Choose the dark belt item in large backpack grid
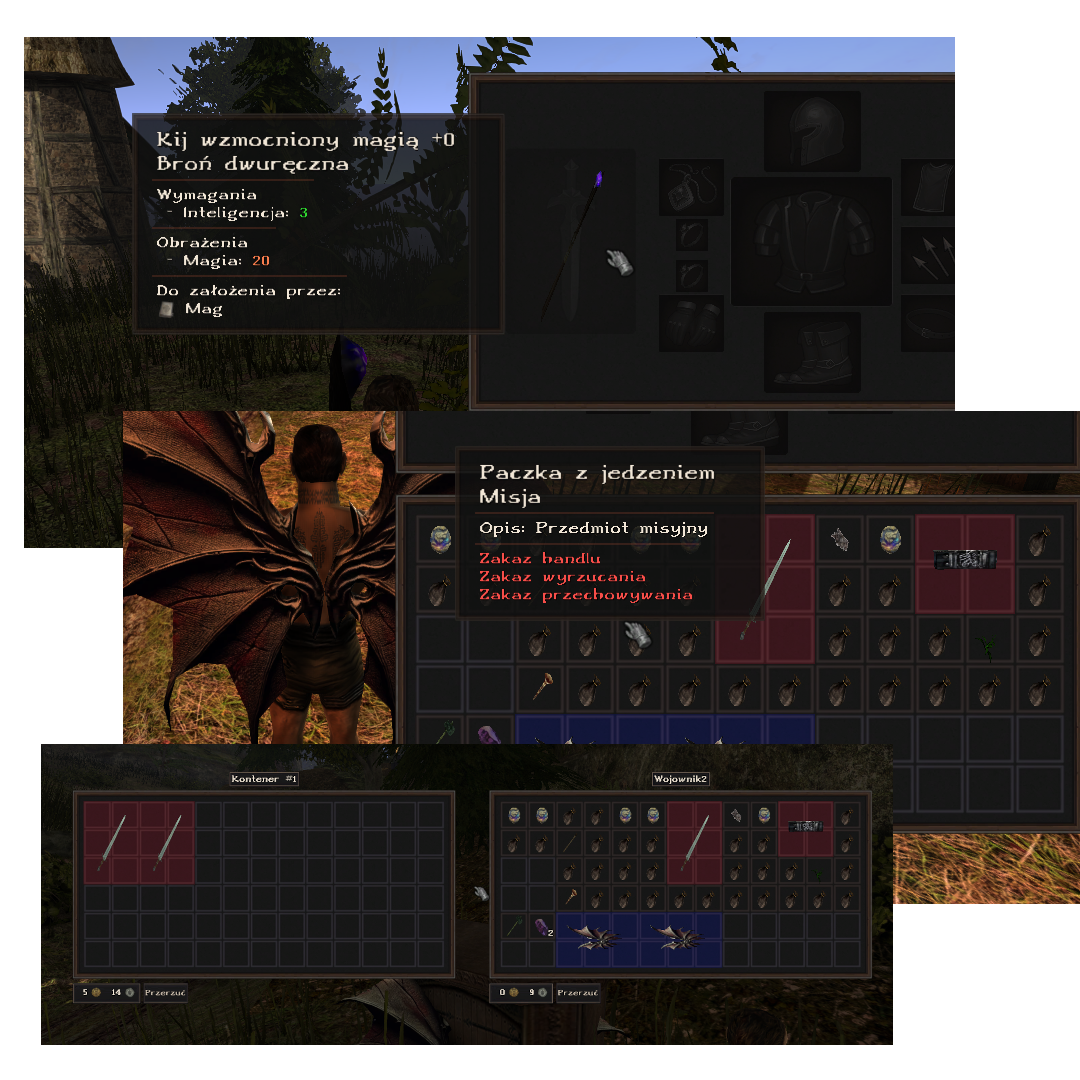Screen dimensions: 1080x1080 (x=965, y=560)
